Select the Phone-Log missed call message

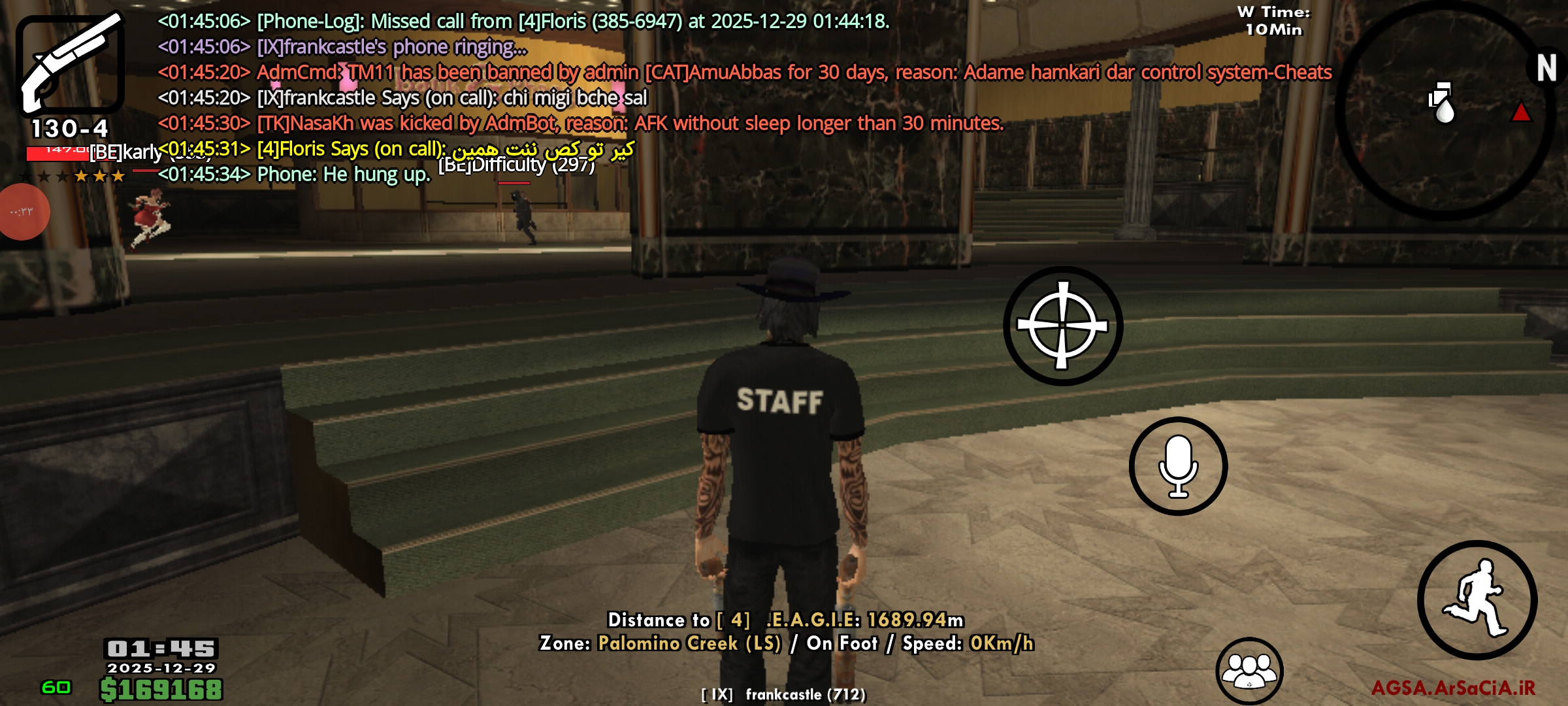coord(521,22)
